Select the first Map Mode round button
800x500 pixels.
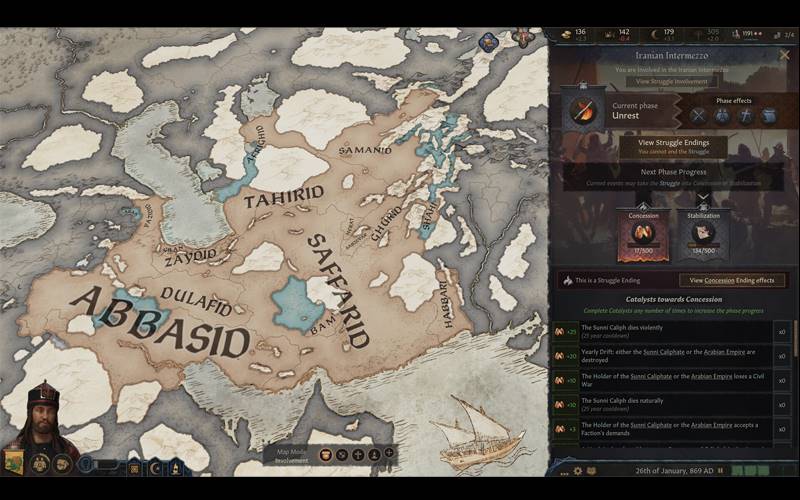click(x=325, y=454)
